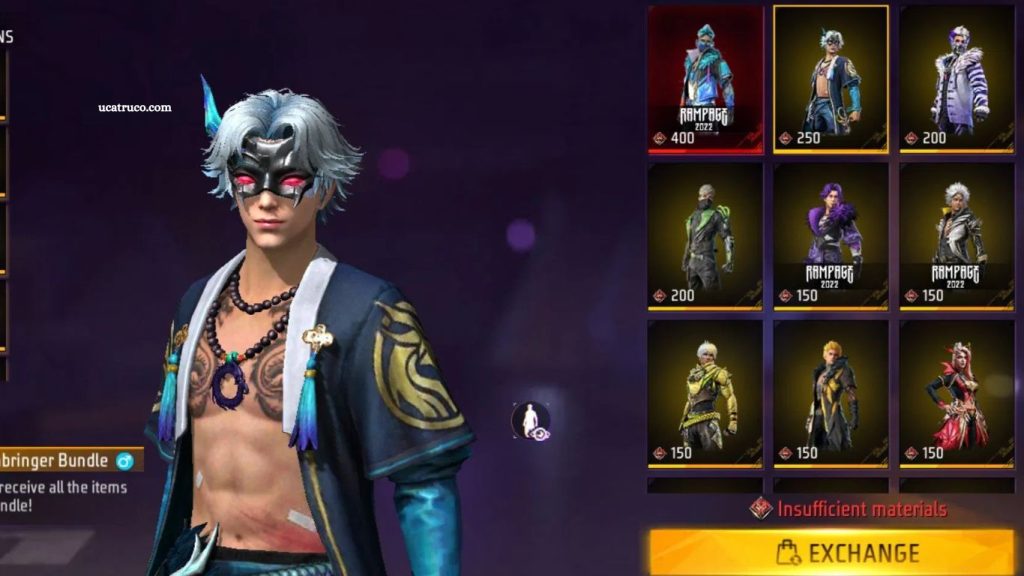
Task: Pick the green-and-black masked bundle costing 200
Action: pyautogui.click(x=705, y=236)
